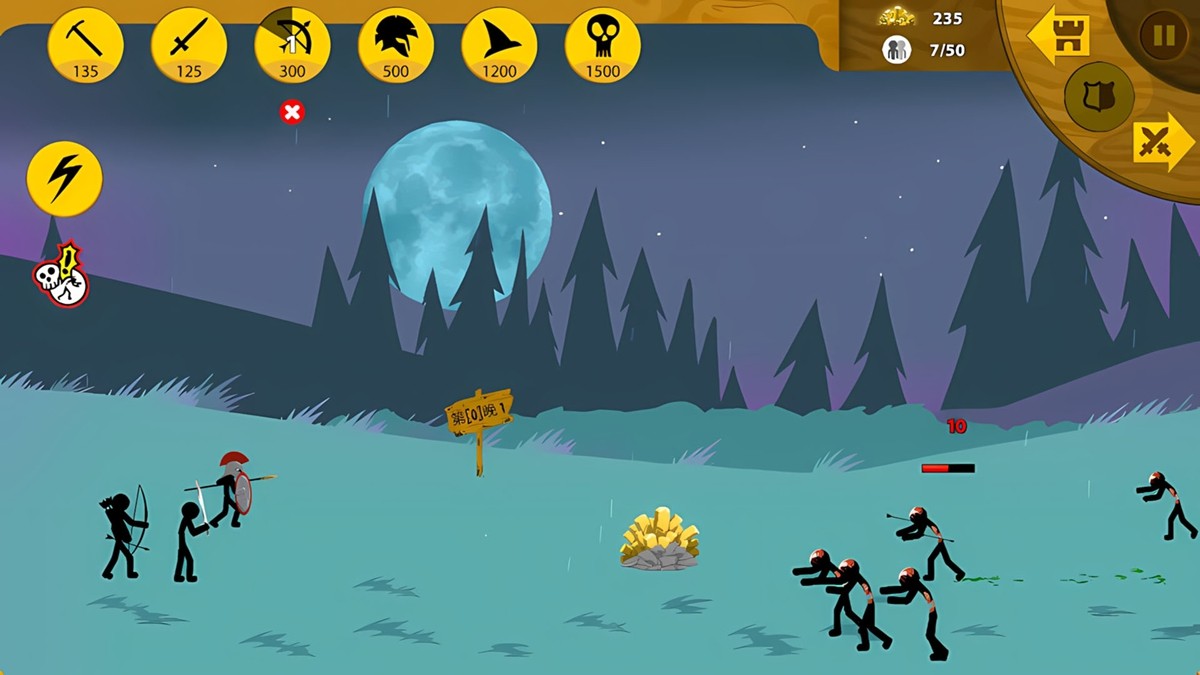Click the skull alert icon

(61, 275)
